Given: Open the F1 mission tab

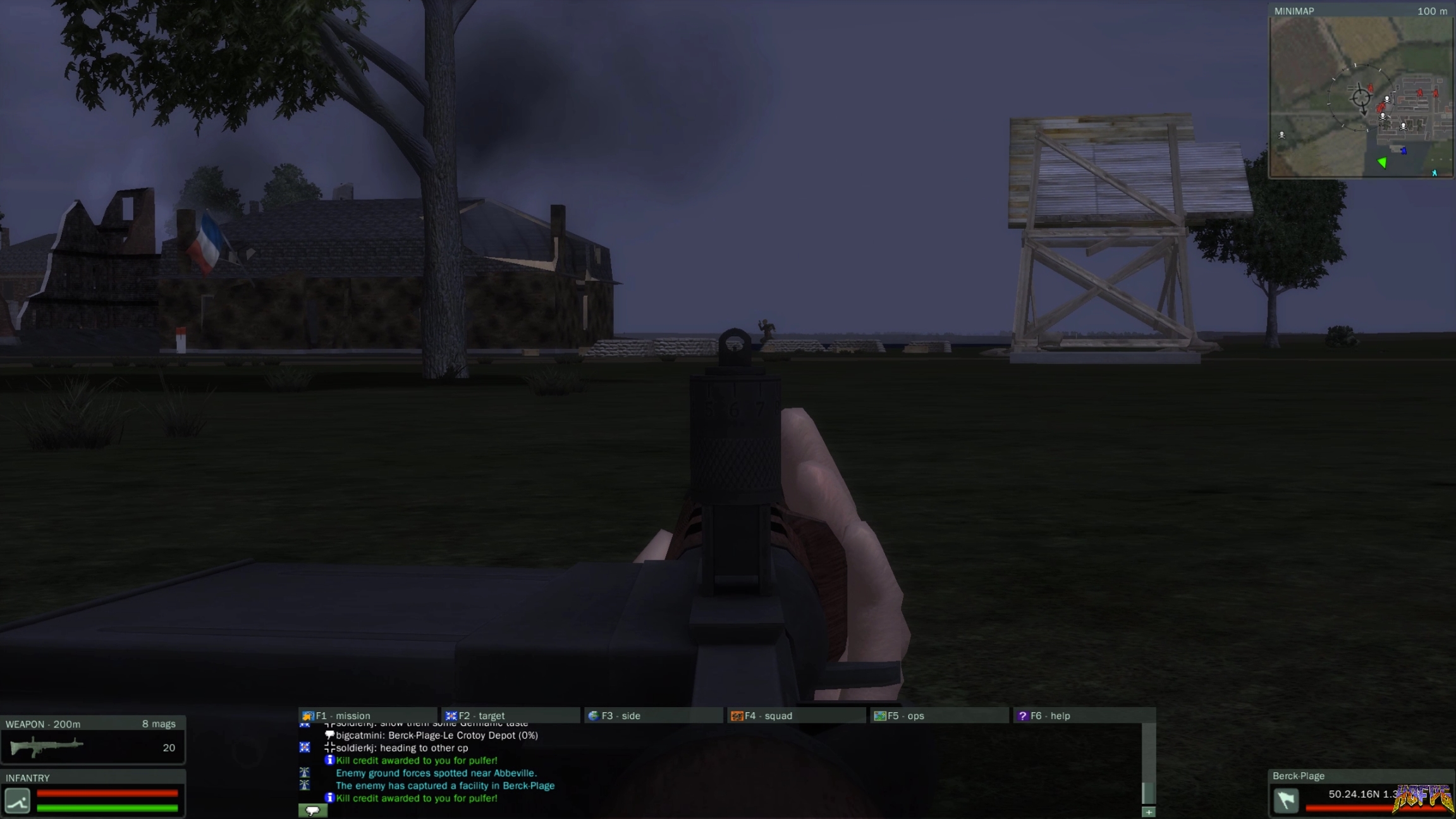Looking at the screenshot, I should [345, 715].
